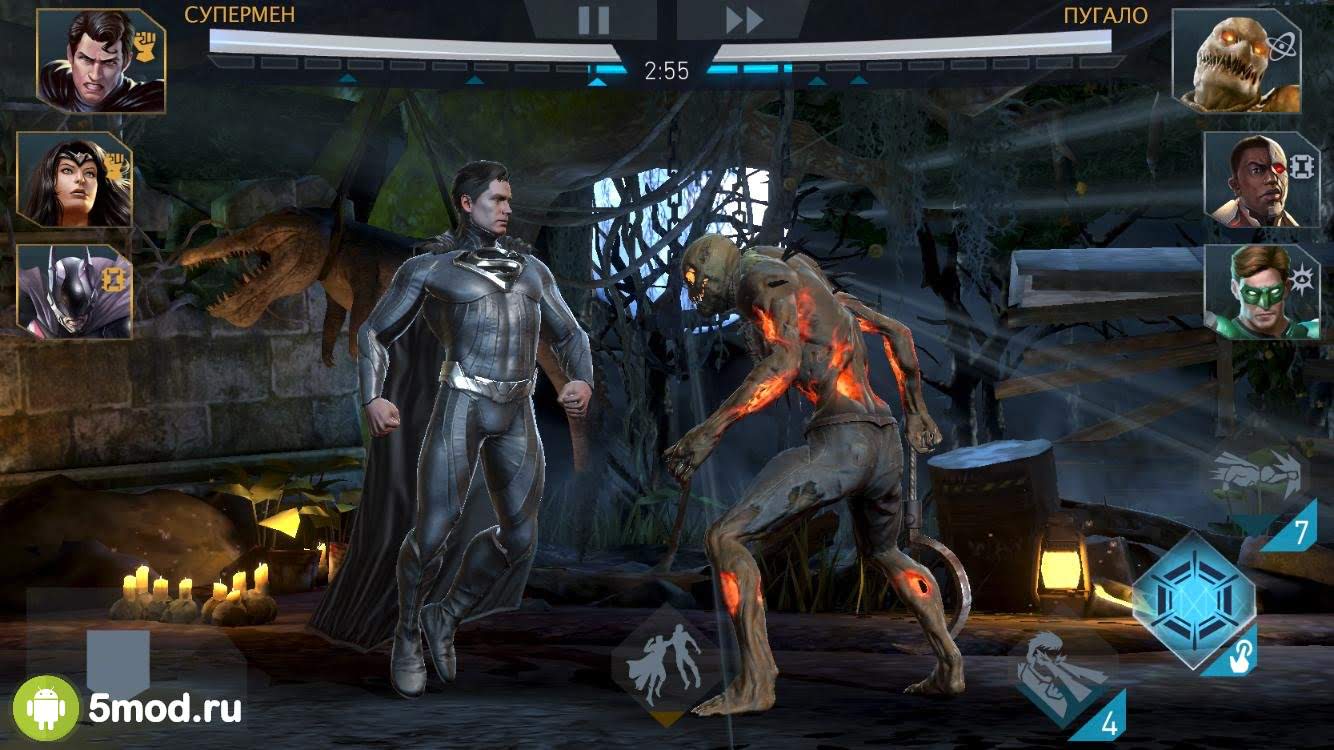Pause the fight
The width and height of the screenshot is (1334, 750).
tap(592, 20)
